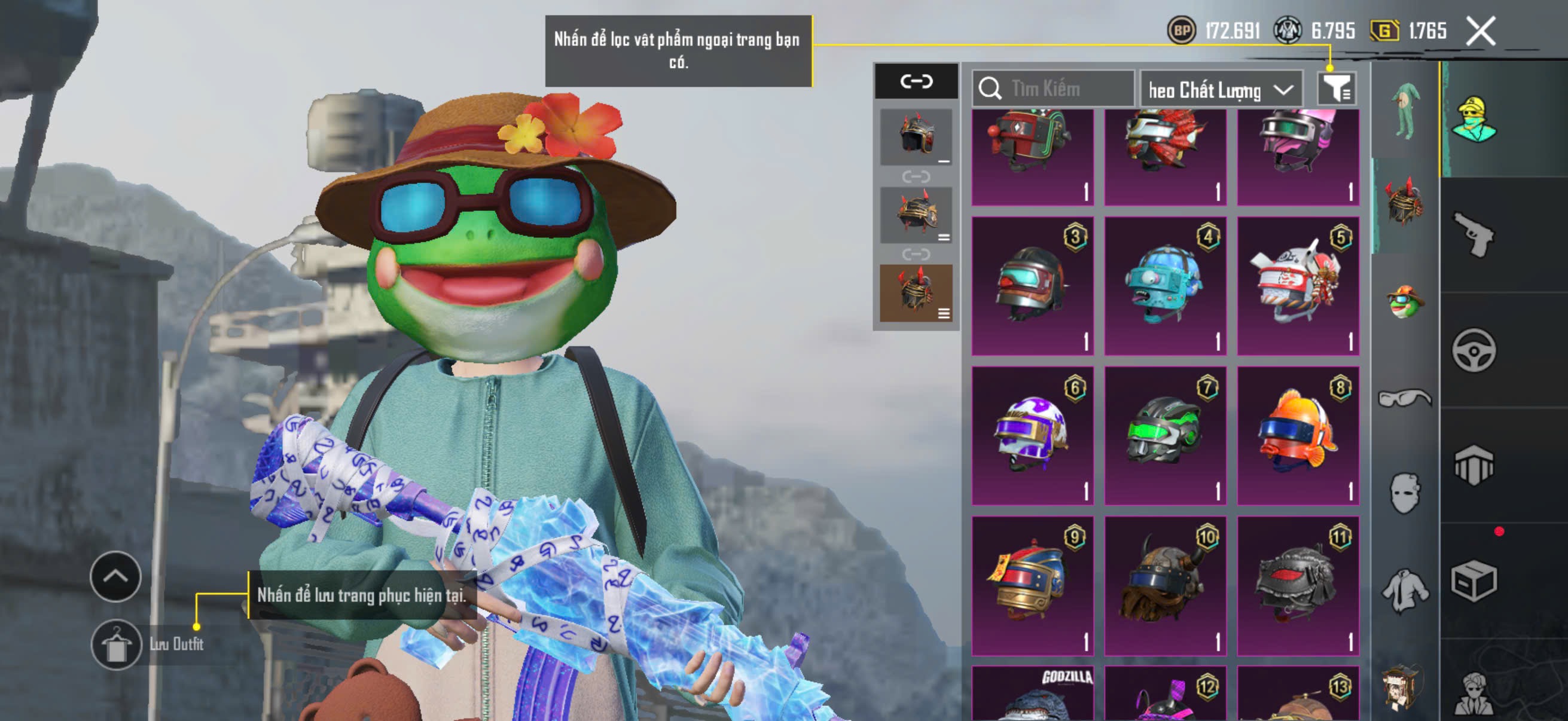Screen dimensions: 1568x721
Task: Open the shirt clothing subcategory
Action: pyautogui.click(x=1404, y=589)
